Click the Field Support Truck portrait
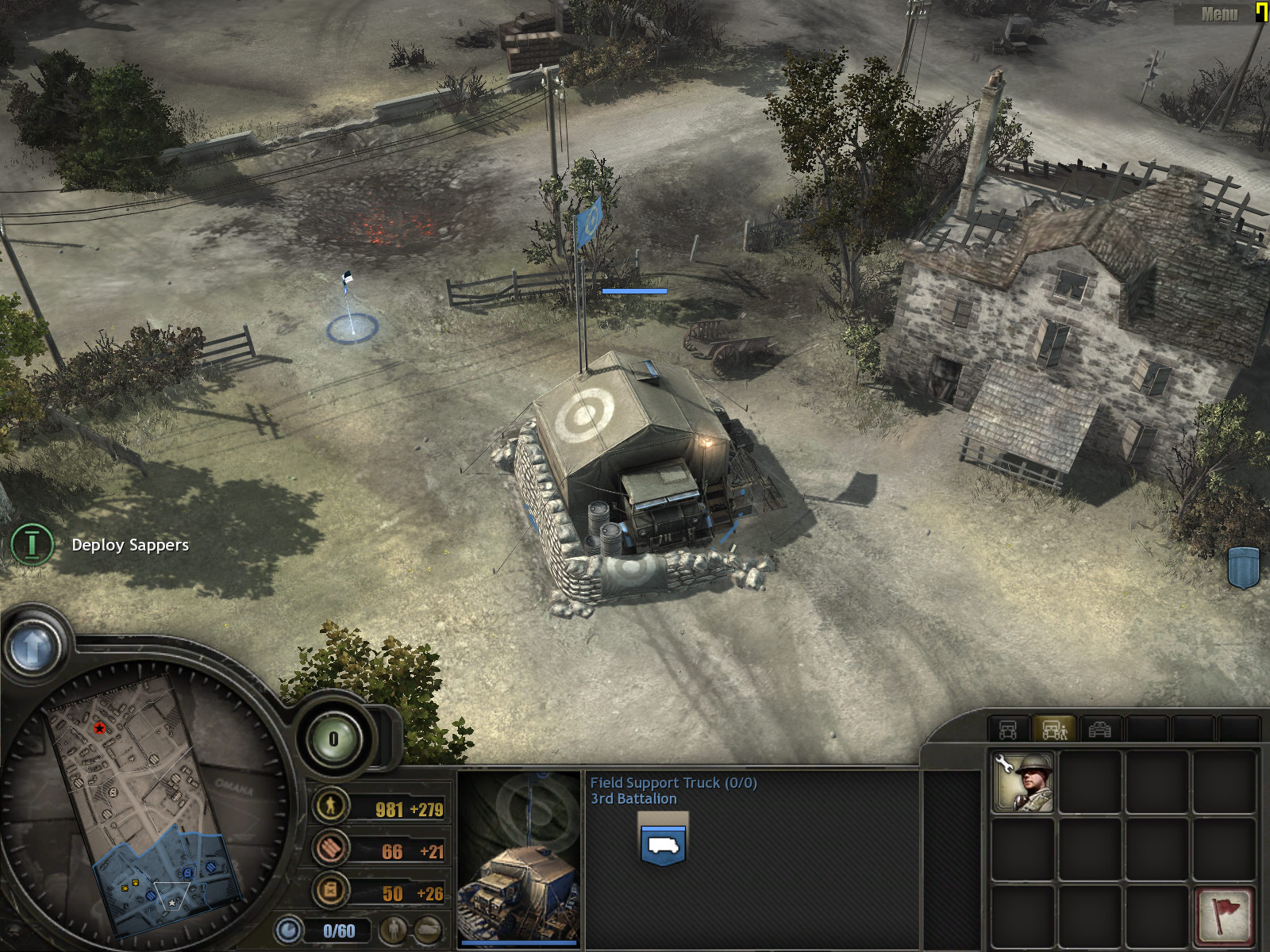1270x952 pixels. (519, 858)
